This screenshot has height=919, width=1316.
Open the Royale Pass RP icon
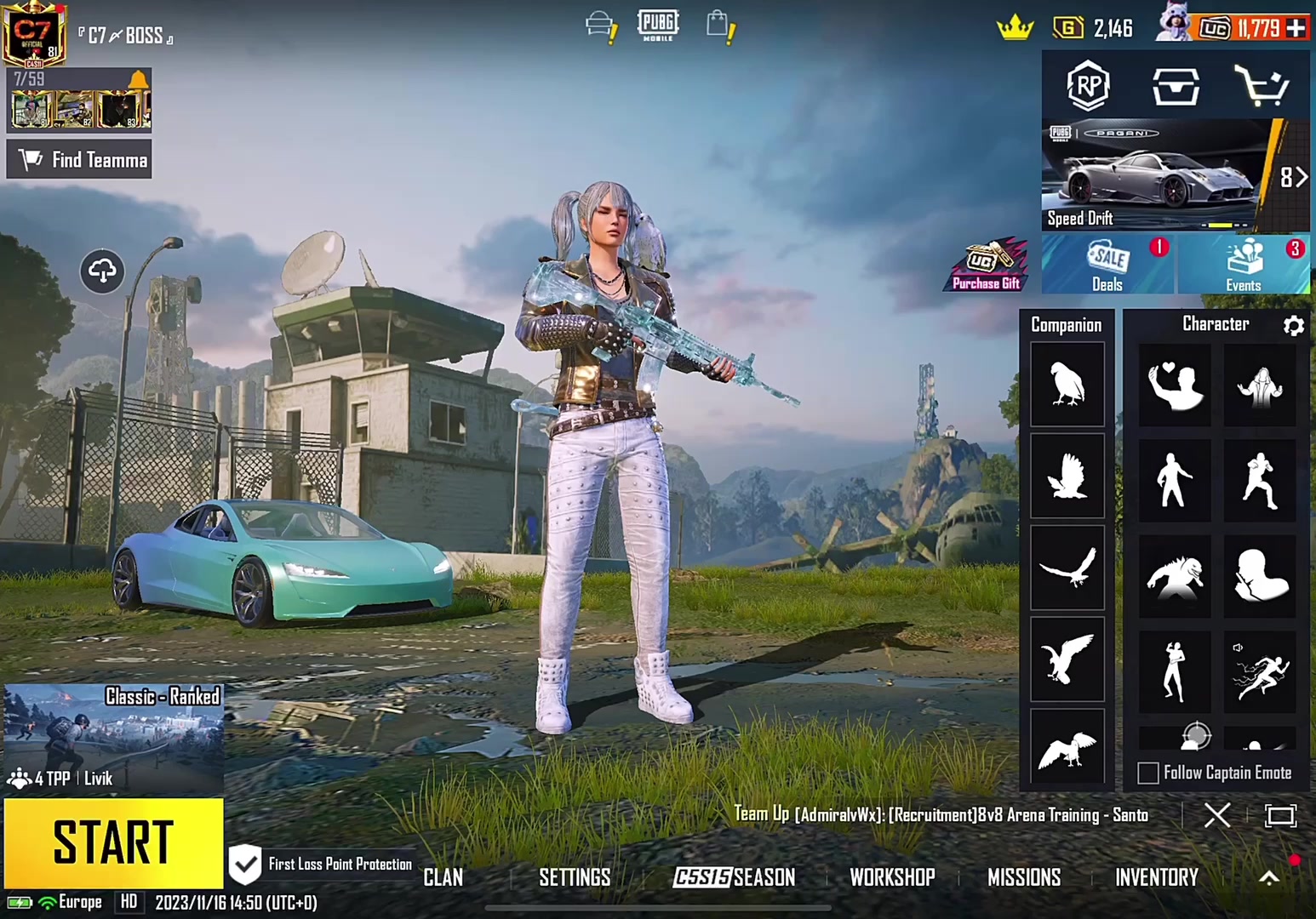pyautogui.click(x=1089, y=85)
